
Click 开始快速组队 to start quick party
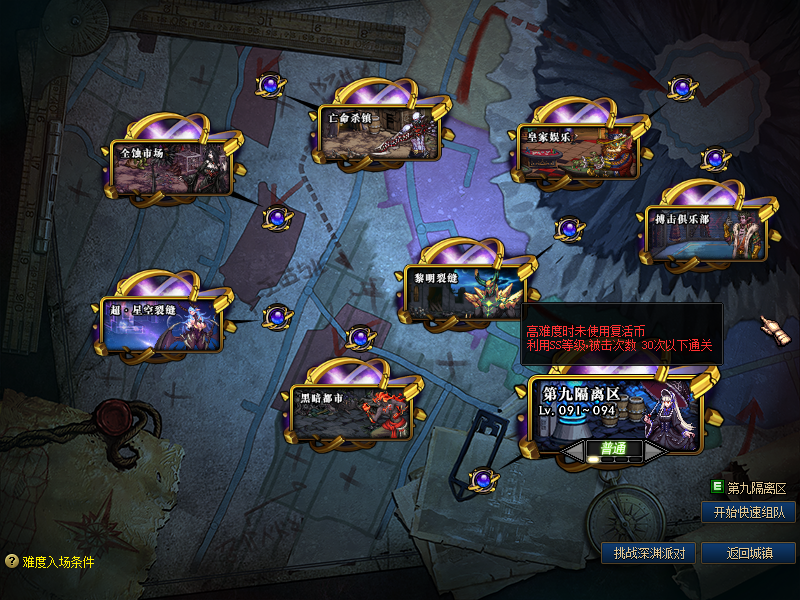pyautogui.click(x=748, y=512)
